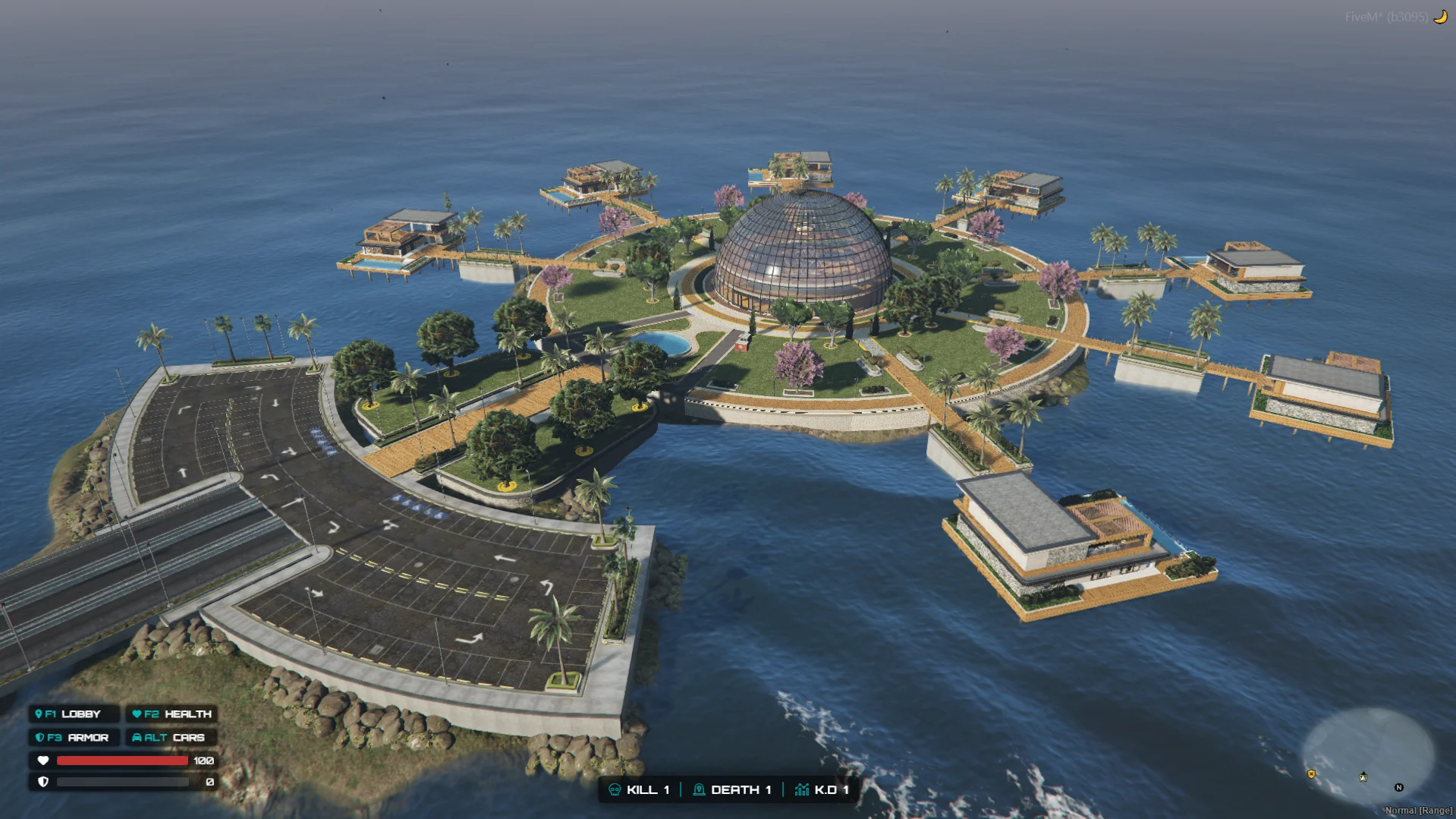Select the location pin icon beside F1 Lobby

point(39,713)
